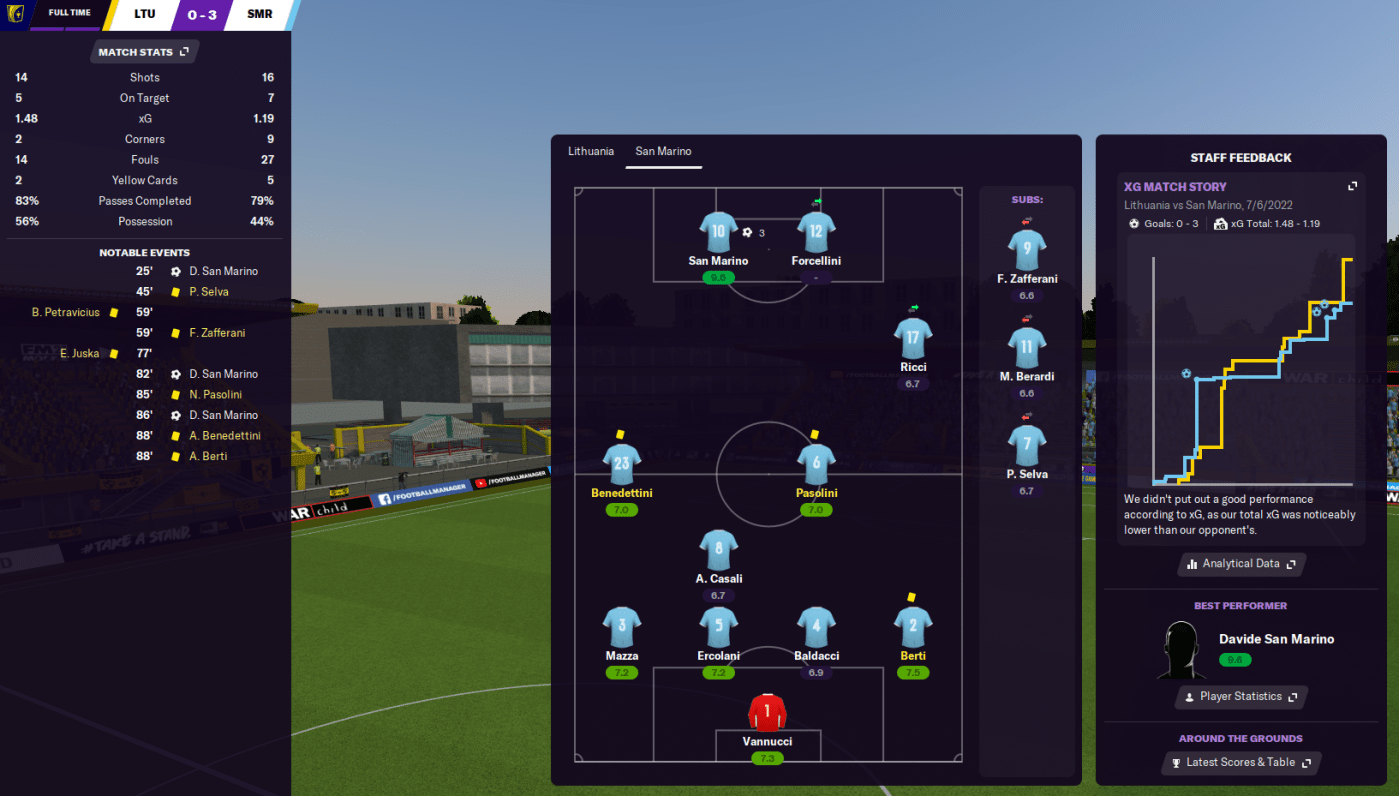Show Latest Scores & Table
The image size is (1399, 796).
pyautogui.click(x=1240, y=763)
